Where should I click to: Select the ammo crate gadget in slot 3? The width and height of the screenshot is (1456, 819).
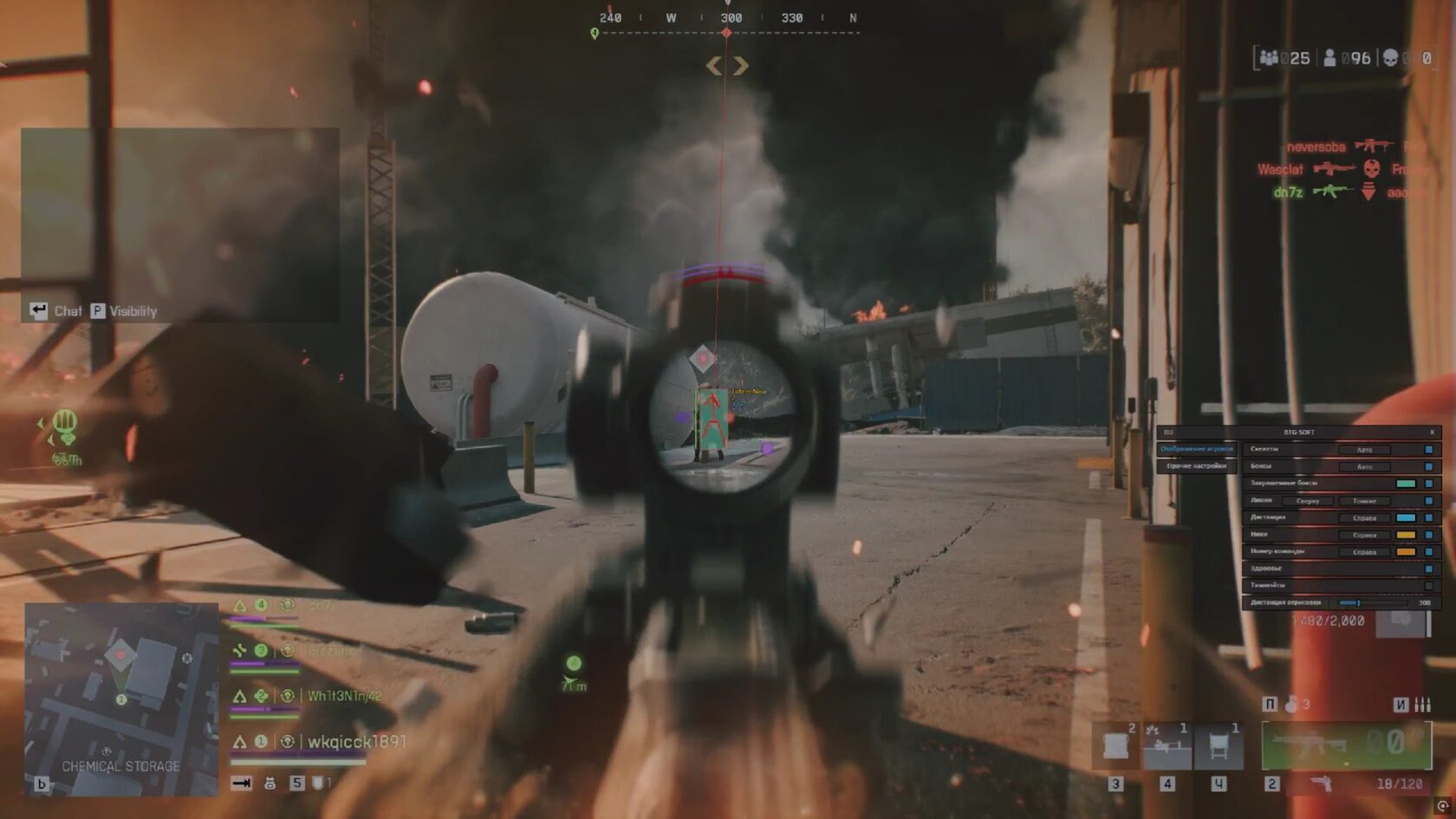click(1116, 745)
